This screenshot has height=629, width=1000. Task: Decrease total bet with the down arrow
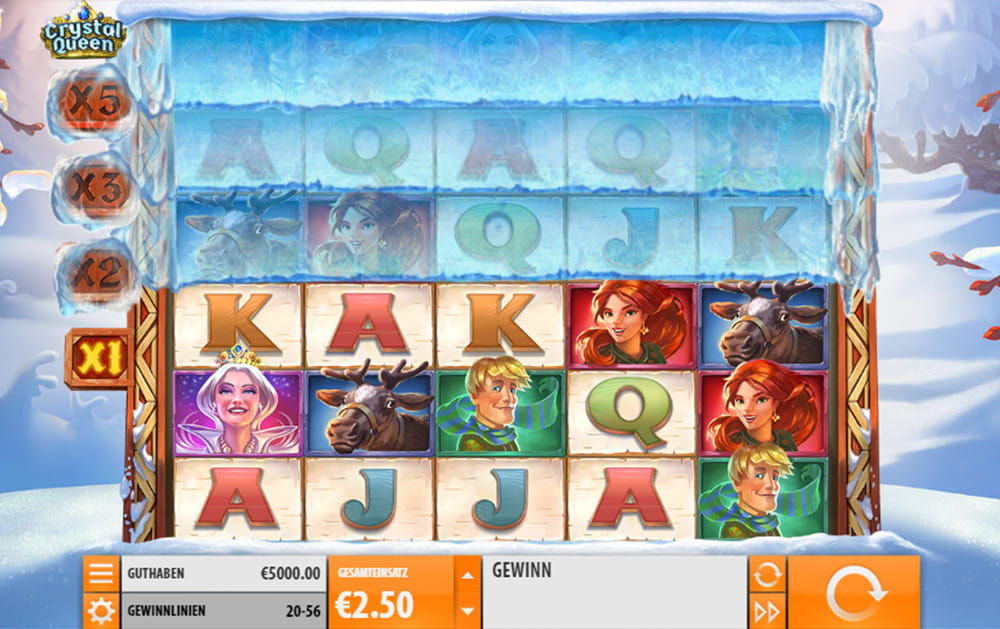[468, 610]
